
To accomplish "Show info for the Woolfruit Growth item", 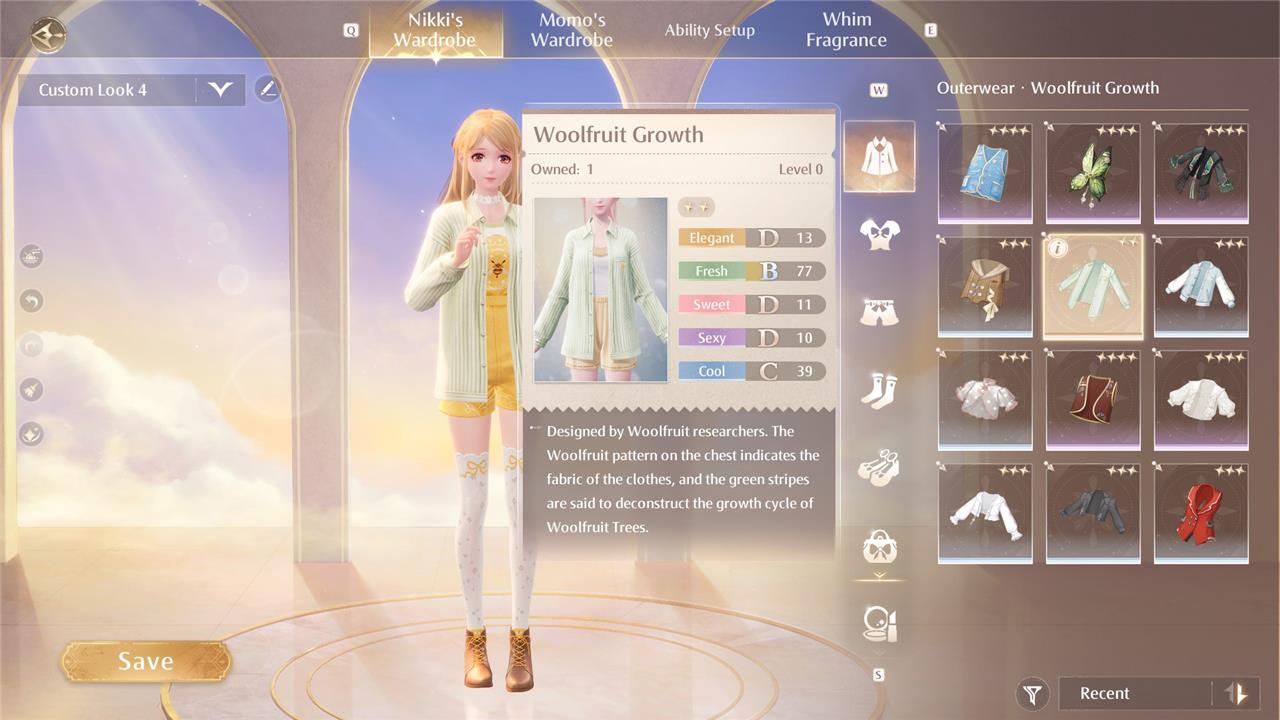I will click(1059, 249).
